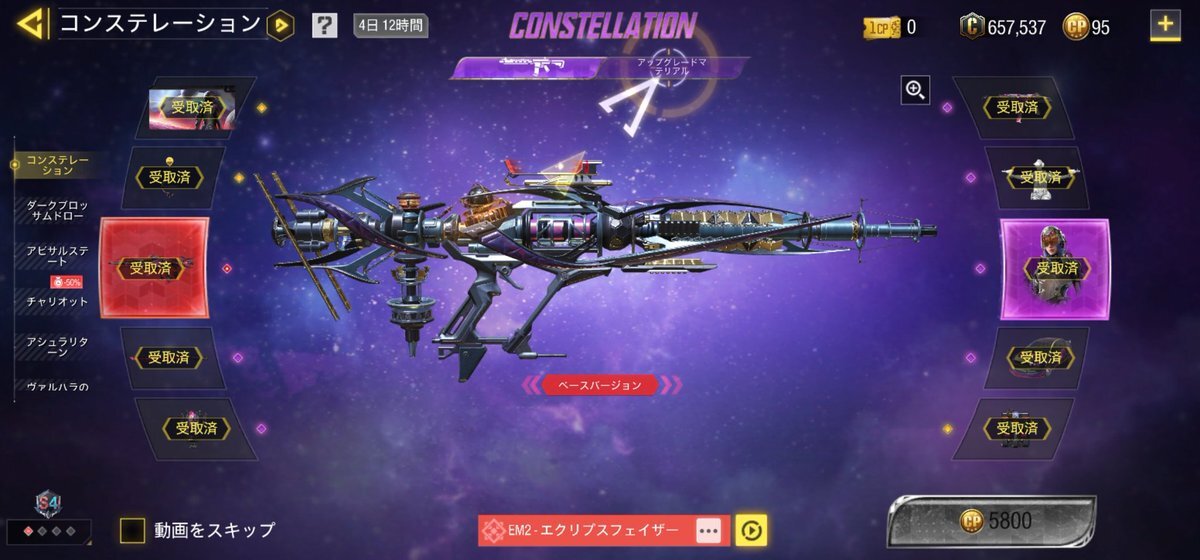1200x560 pixels.
Task: Click the ベースバージョン version selector
Action: [x=600, y=385]
